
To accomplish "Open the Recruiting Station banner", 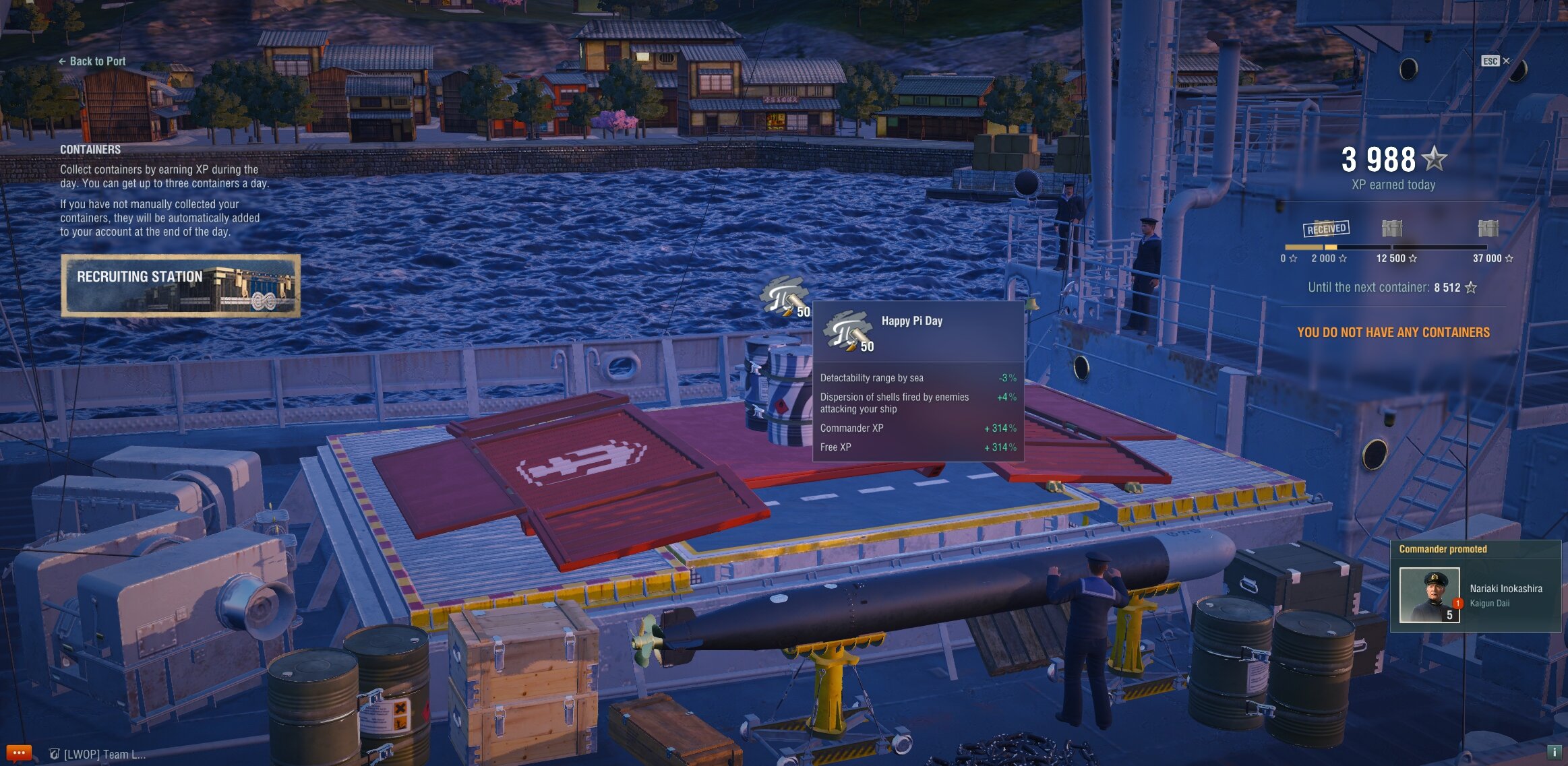I will [181, 286].
